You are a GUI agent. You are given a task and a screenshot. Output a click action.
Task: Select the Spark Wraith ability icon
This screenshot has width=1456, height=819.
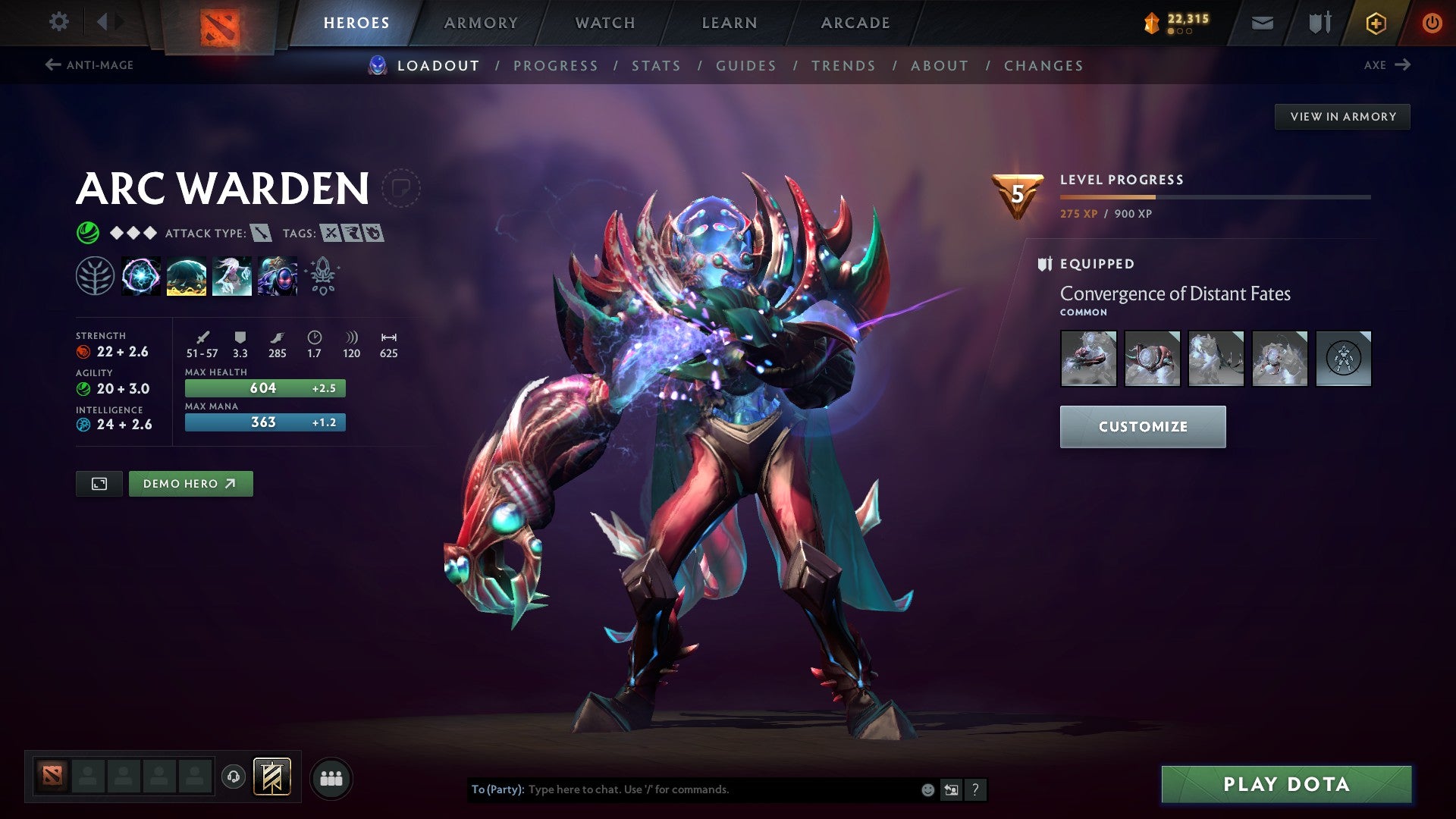pyautogui.click(x=232, y=277)
